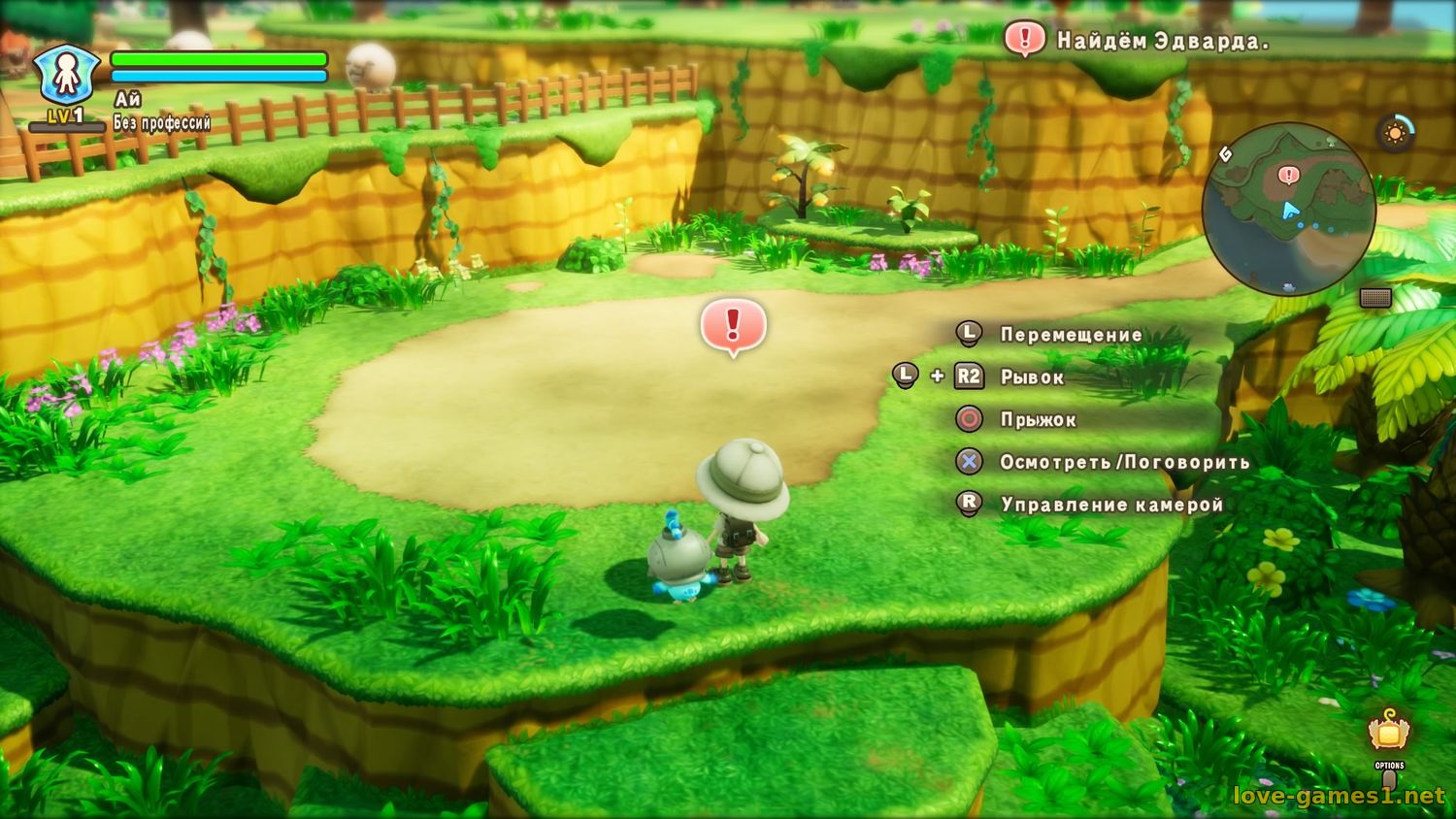Image resolution: width=1456 pixels, height=819 pixels.
Task: Click the quest marker on the minimap
Action: 1288,176
